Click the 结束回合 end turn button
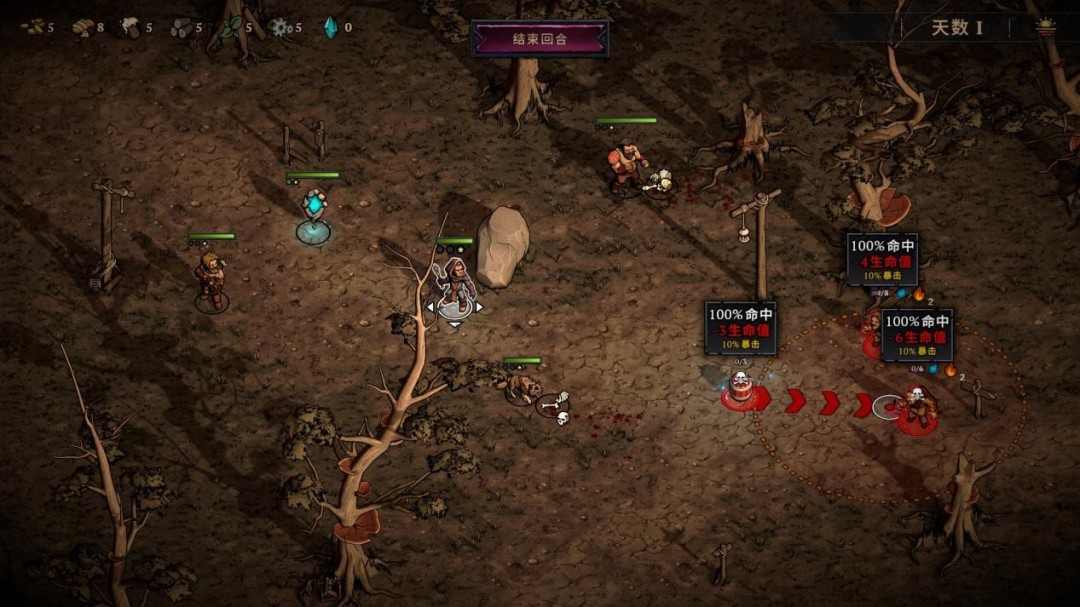The height and width of the screenshot is (607, 1080). point(540,39)
